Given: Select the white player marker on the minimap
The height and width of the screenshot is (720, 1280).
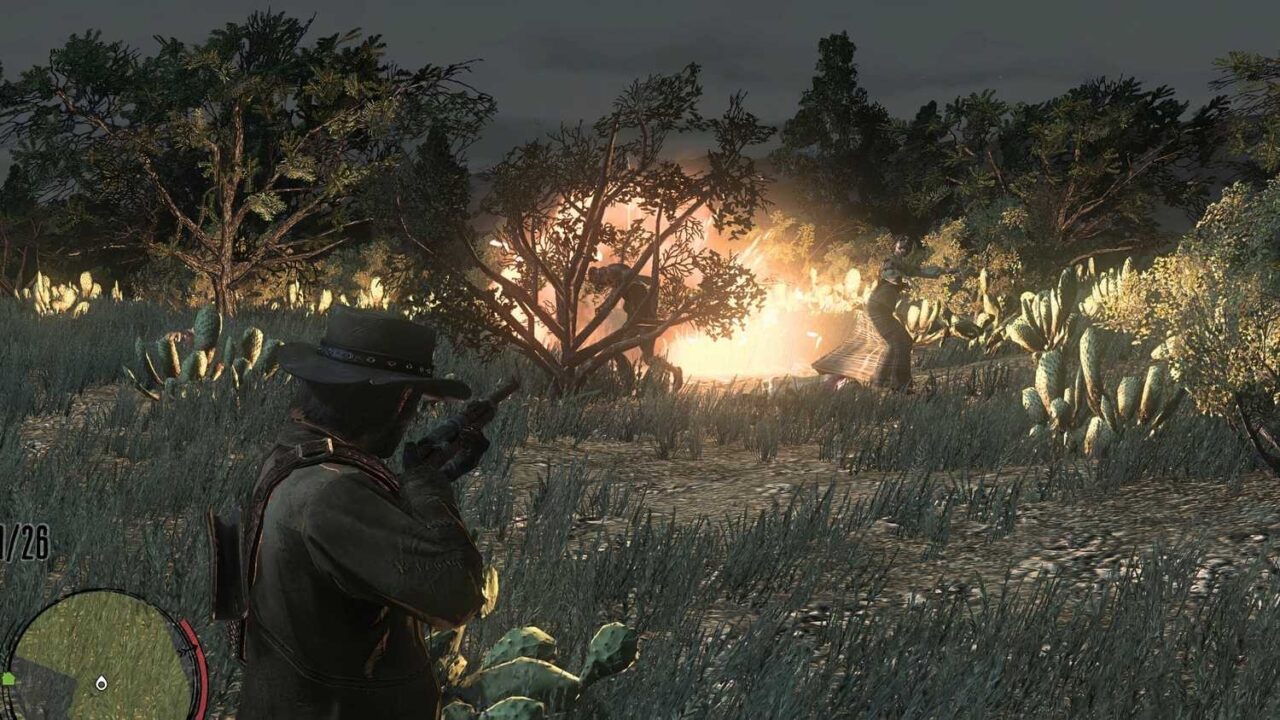Looking at the screenshot, I should pos(100,683).
